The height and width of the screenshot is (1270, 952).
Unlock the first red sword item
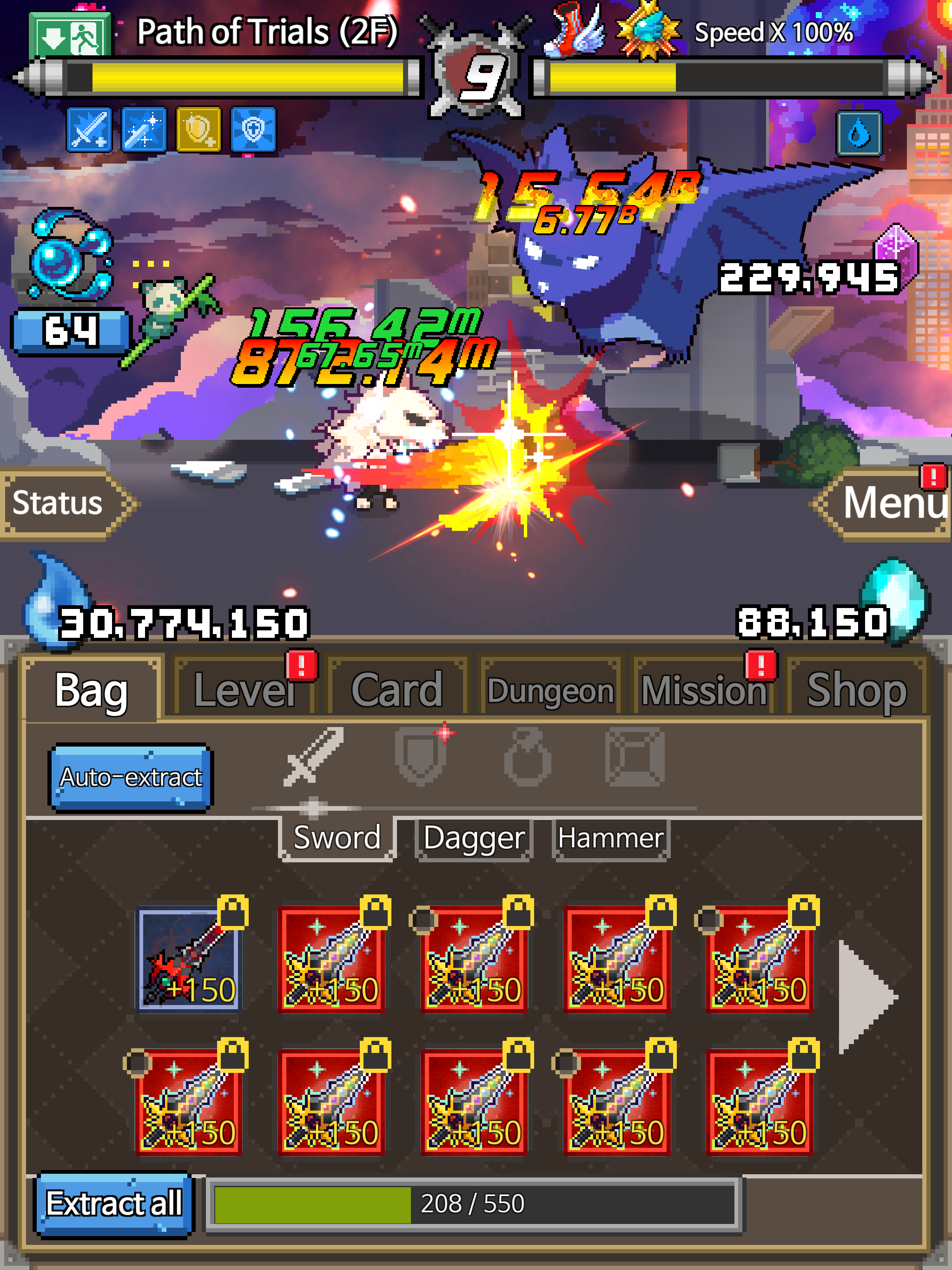pos(376,913)
